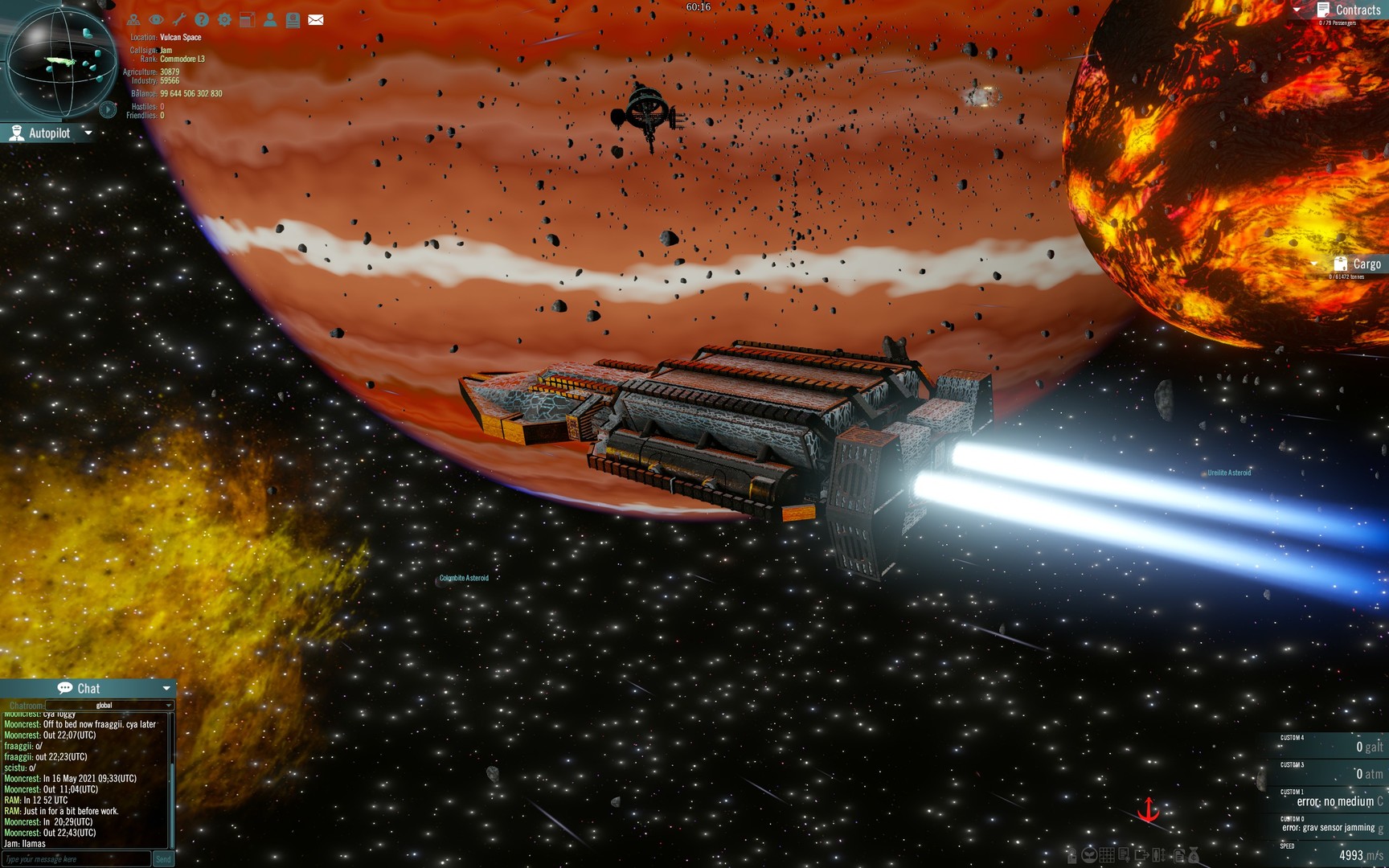This screenshot has width=1389, height=868.
Task: Open the Autopilot menu
Action: pyautogui.click(x=48, y=133)
